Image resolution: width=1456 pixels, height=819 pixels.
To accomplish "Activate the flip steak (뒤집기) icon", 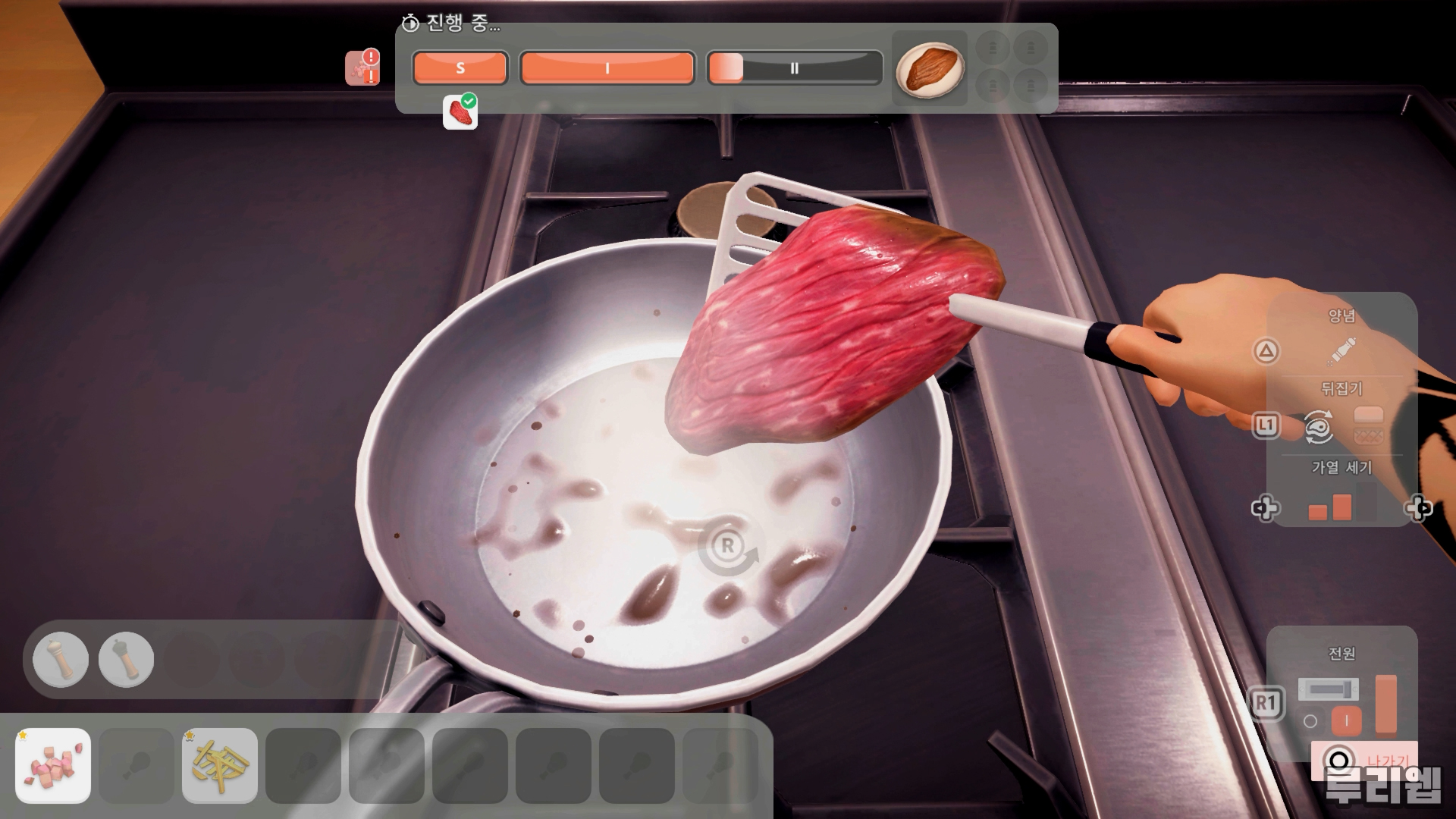I will [1319, 426].
